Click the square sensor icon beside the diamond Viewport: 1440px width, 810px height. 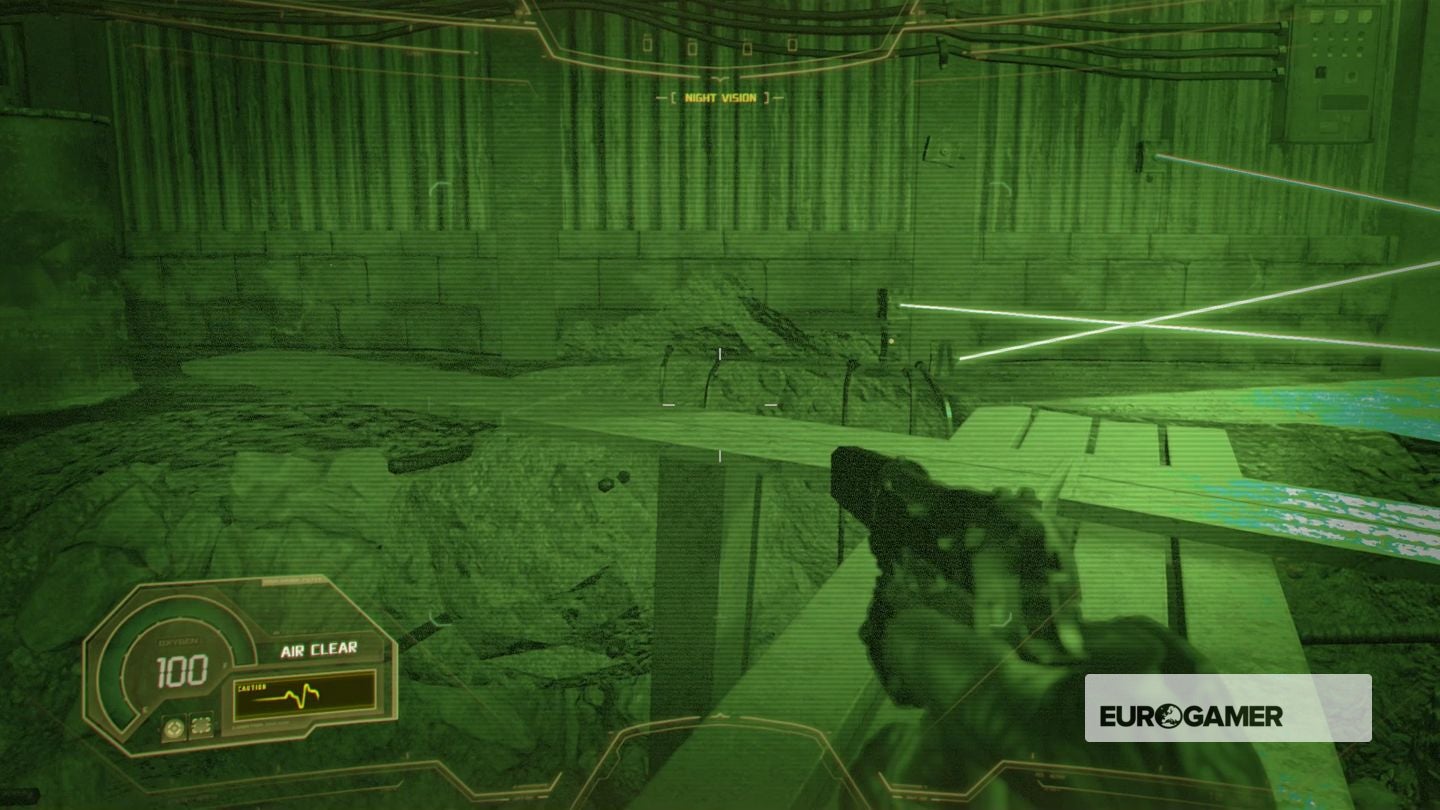(201, 725)
